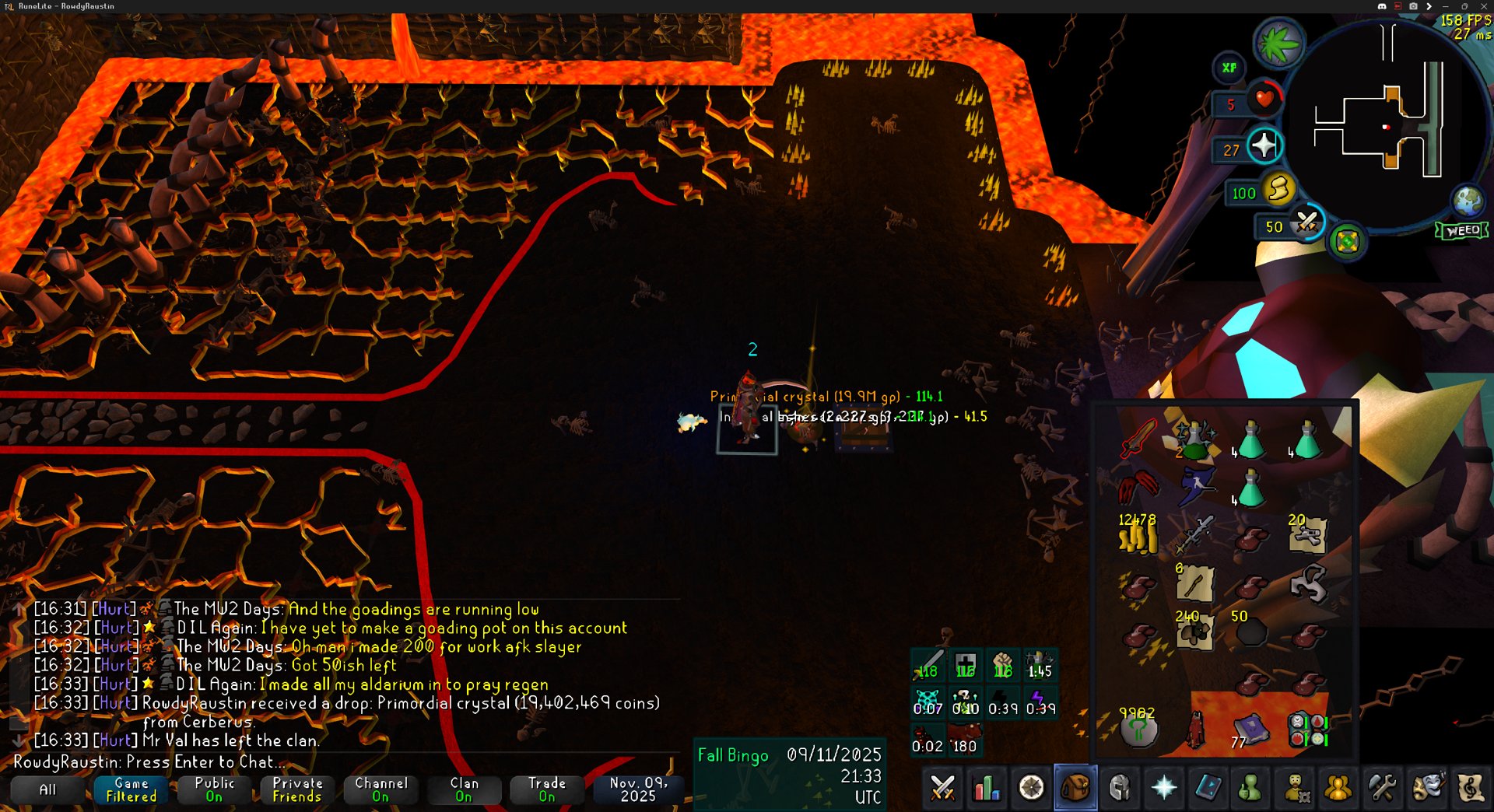Screen dimensions: 1494x812
Task: Open the Worn Equipment helmet tab
Action: point(1120,788)
